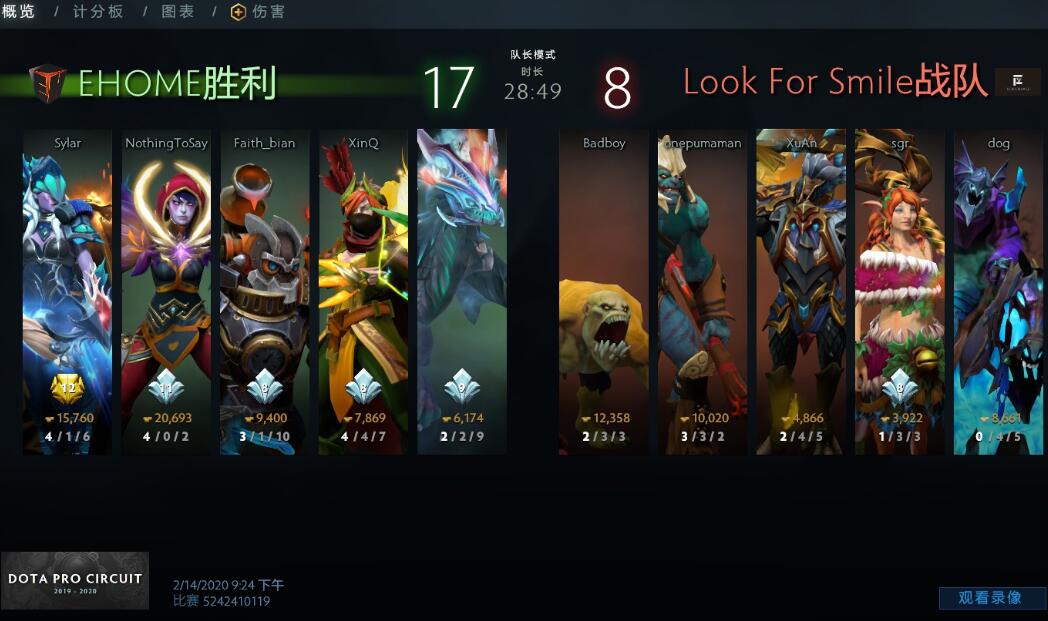This screenshot has width=1048, height=621.
Task: Open sgr's hero card
Action: pyautogui.click(x=900, y=291)
